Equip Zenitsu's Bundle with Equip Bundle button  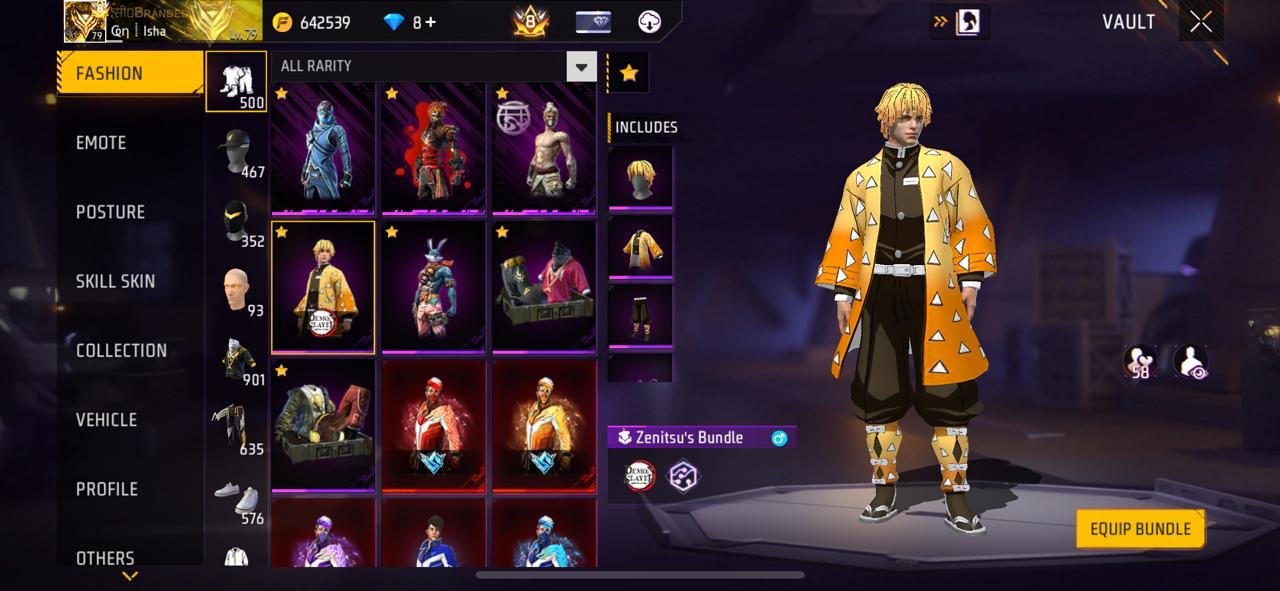[x=1140, y=529]
